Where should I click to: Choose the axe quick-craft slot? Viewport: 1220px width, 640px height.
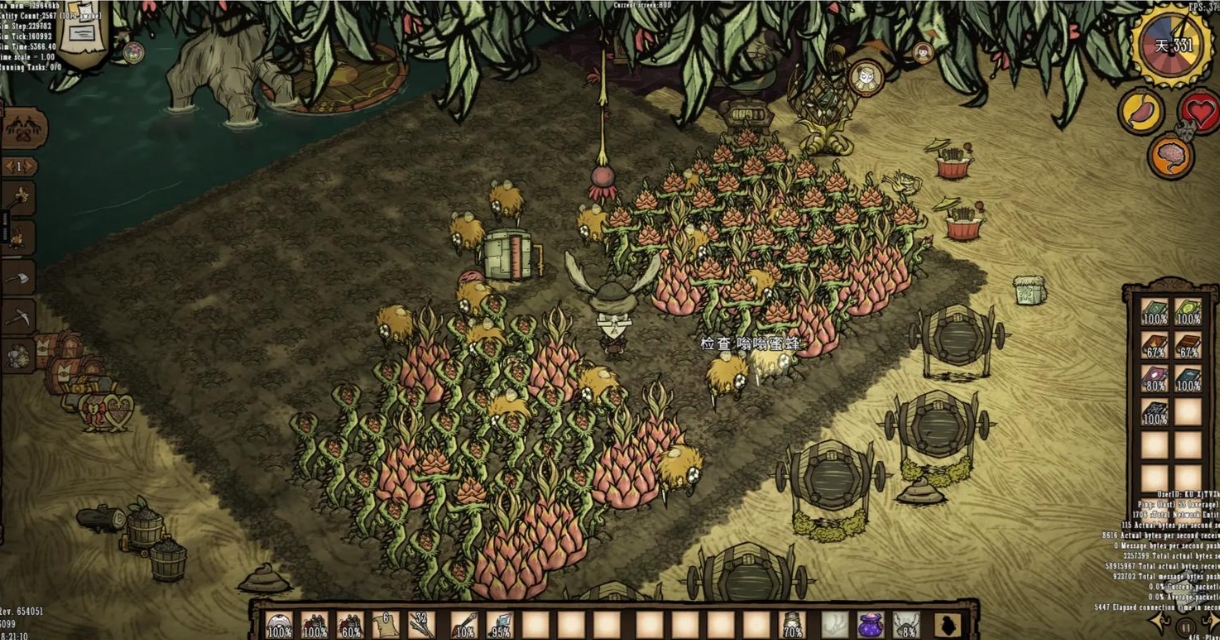pos(19,277)
